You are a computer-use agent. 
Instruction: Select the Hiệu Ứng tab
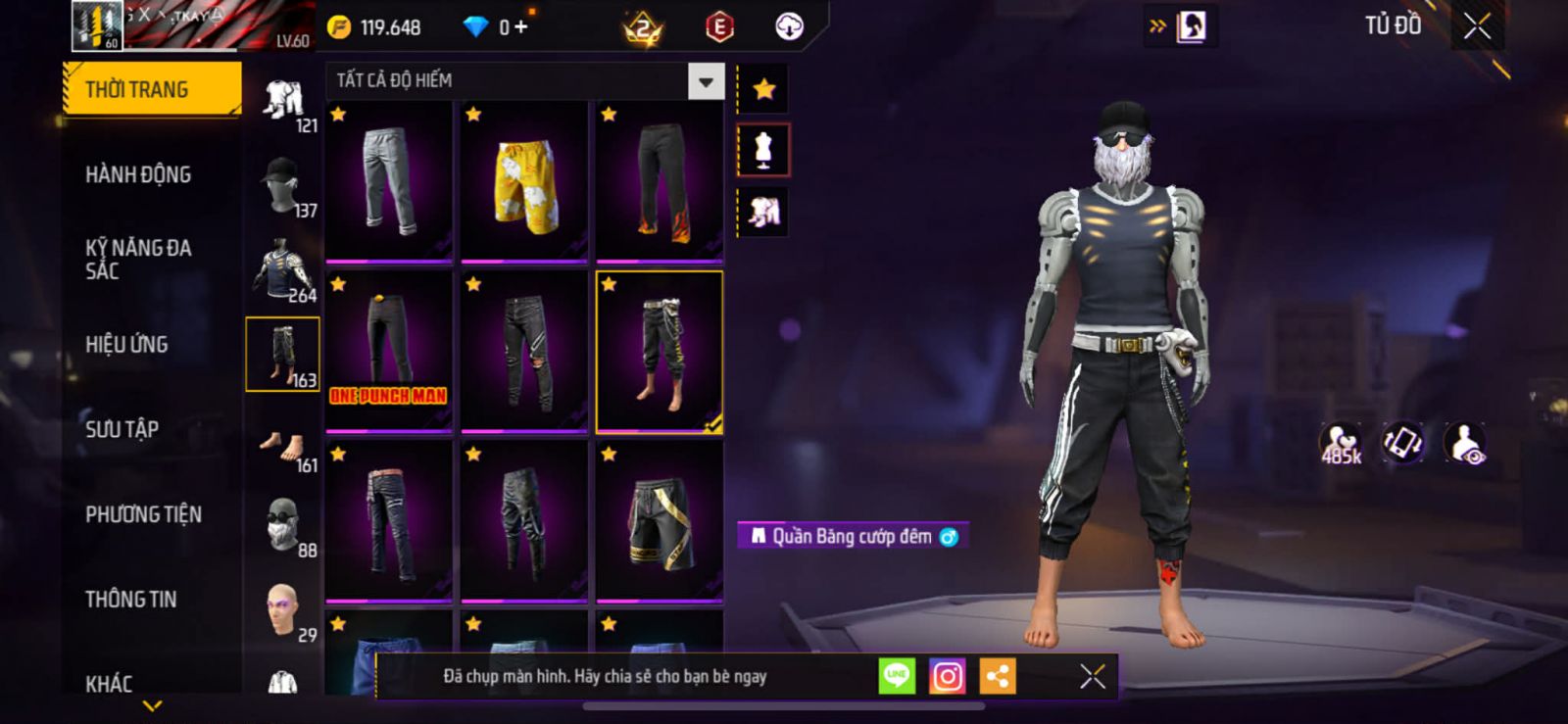(x=126, y=345)
